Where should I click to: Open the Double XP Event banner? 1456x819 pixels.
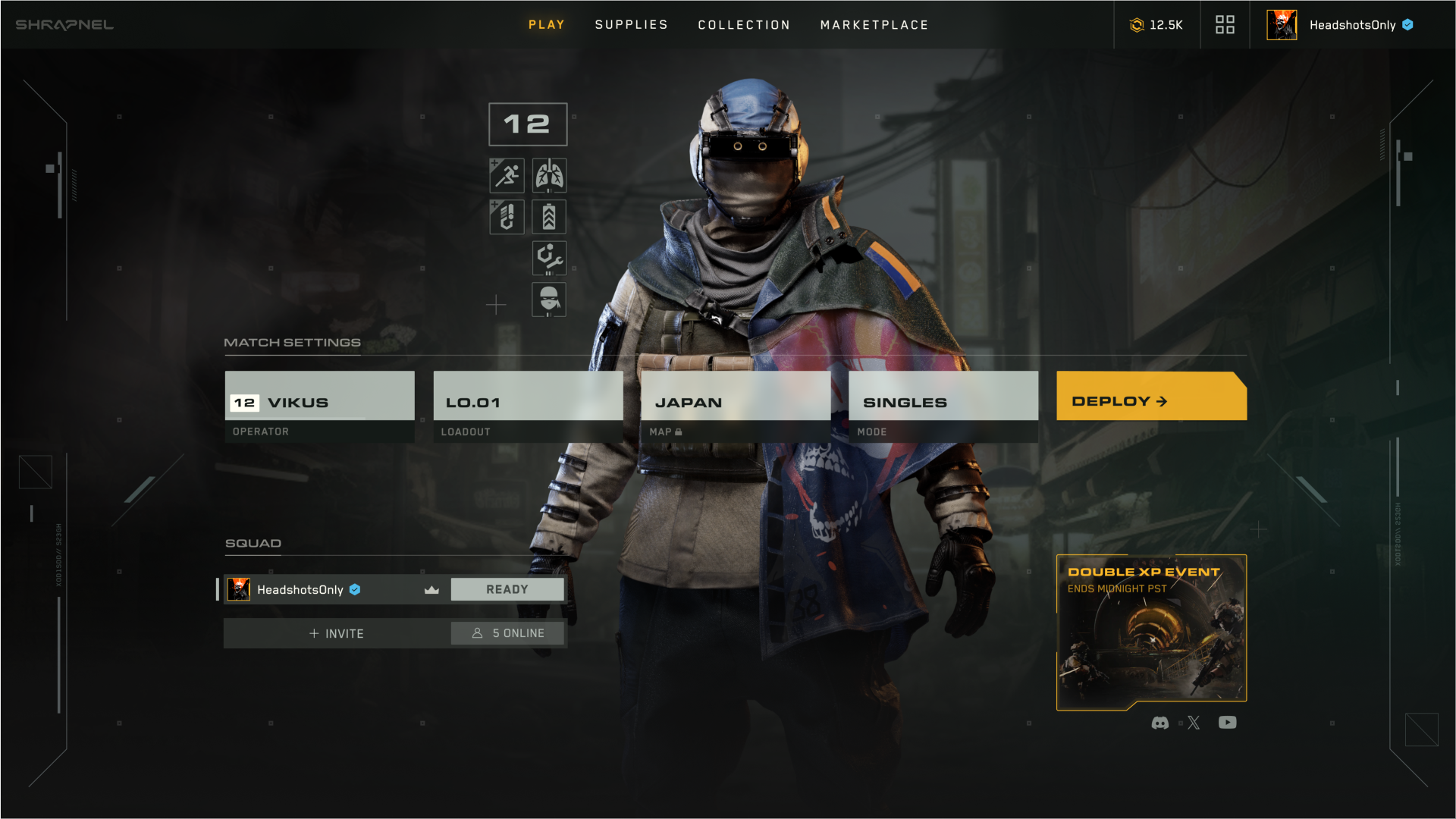point(1151,632)
